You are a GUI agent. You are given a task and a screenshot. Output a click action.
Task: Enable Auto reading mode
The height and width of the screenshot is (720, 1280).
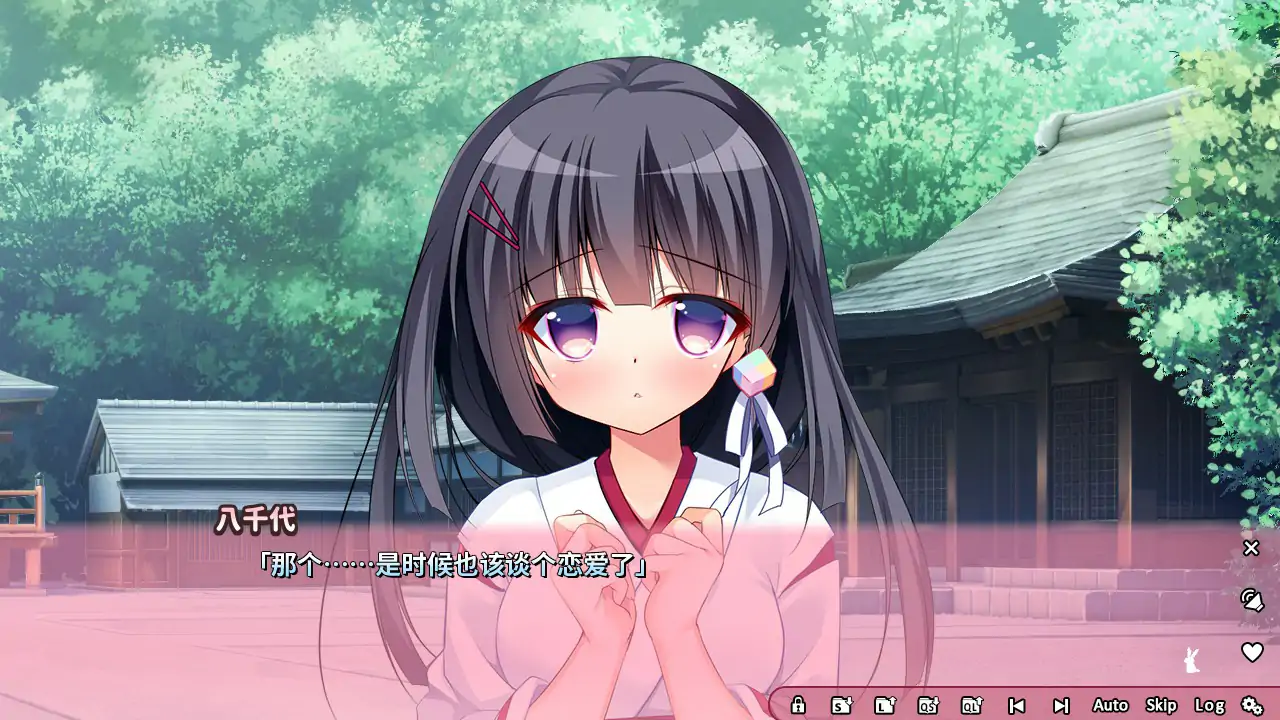pos(1110,705)
